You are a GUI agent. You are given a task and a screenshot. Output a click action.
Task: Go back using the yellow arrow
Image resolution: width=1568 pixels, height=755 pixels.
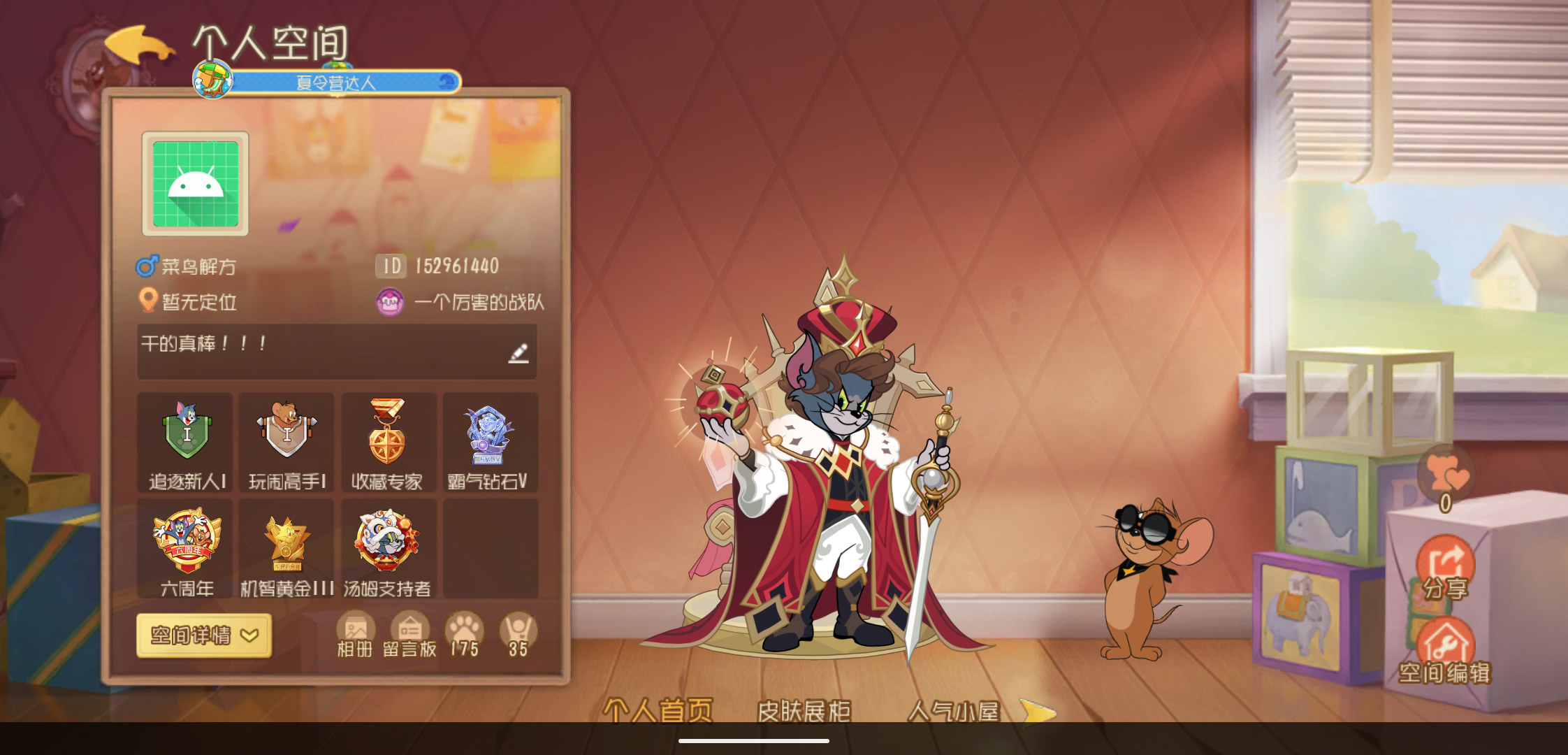[138, 45]
